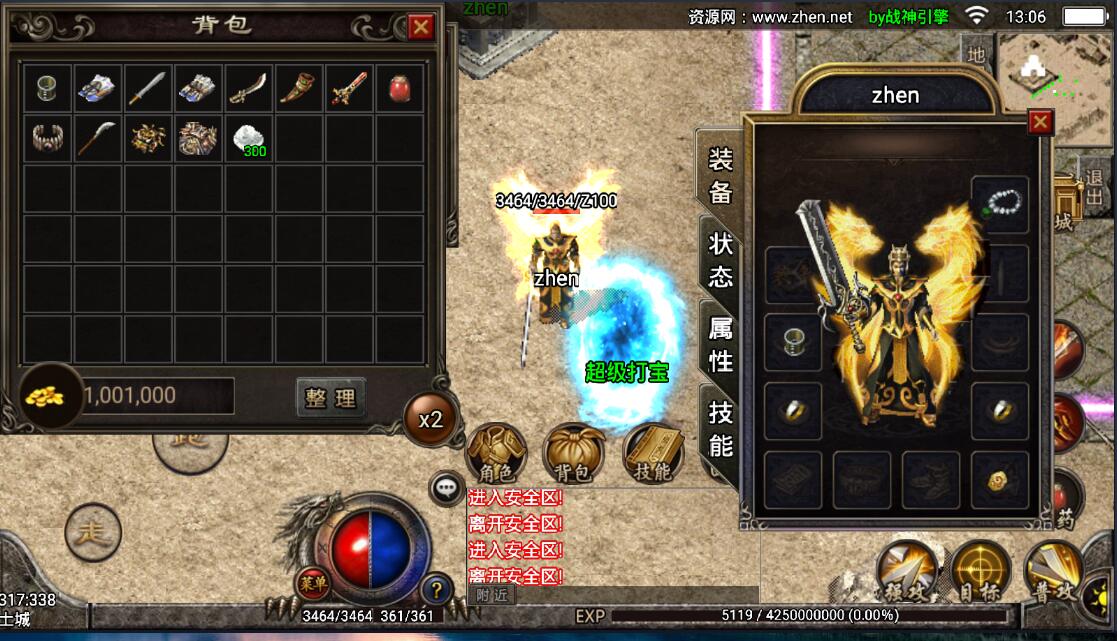The width and height of the screenshot is (1117, 641).
Task: Click the equipped pearl necklace slot
Action: (999, 204)
